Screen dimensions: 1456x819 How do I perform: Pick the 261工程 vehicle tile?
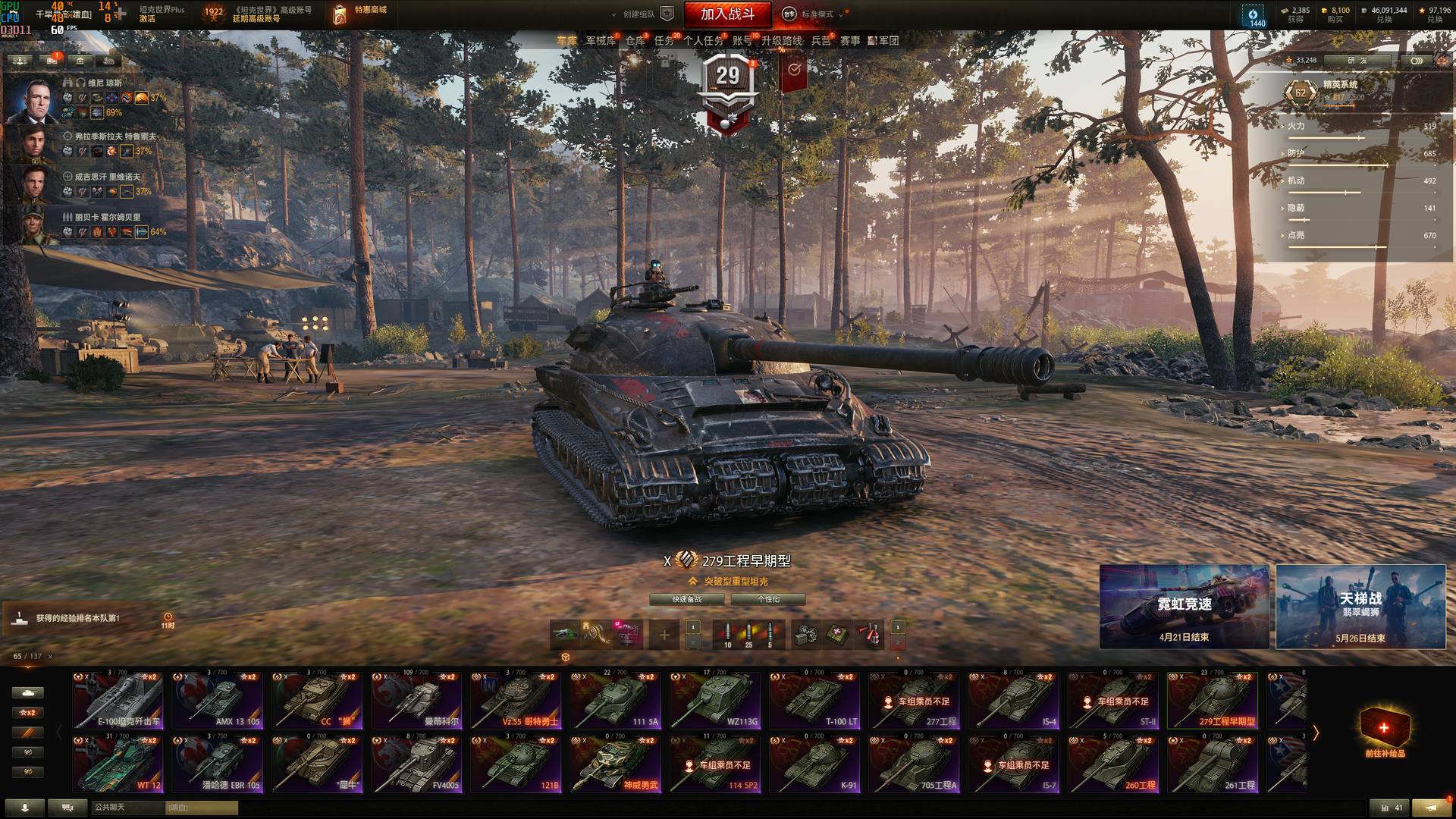(1212, 764)
